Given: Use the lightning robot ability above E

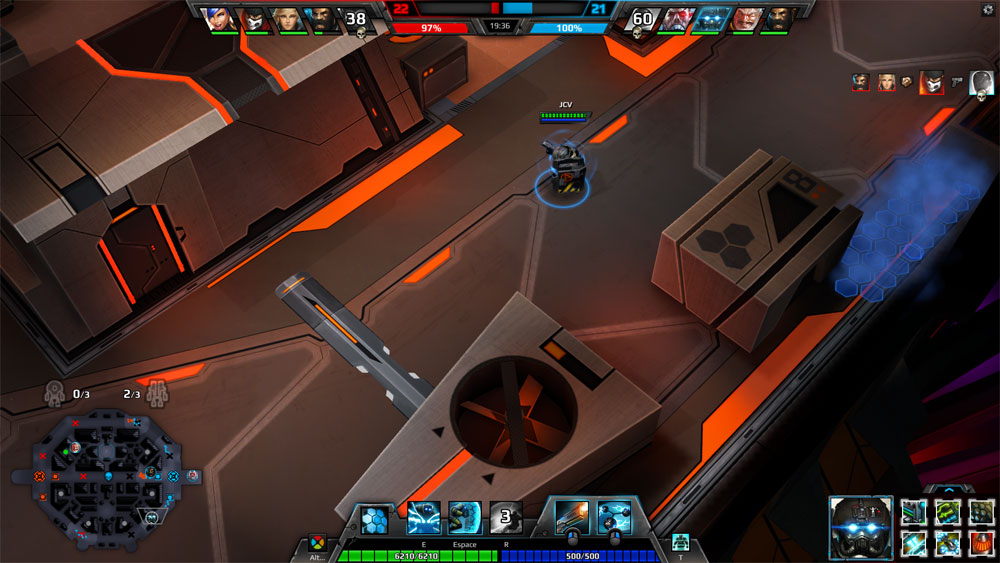Looking at the screenshot, I should pyautogui.click(x=423, y=517).
